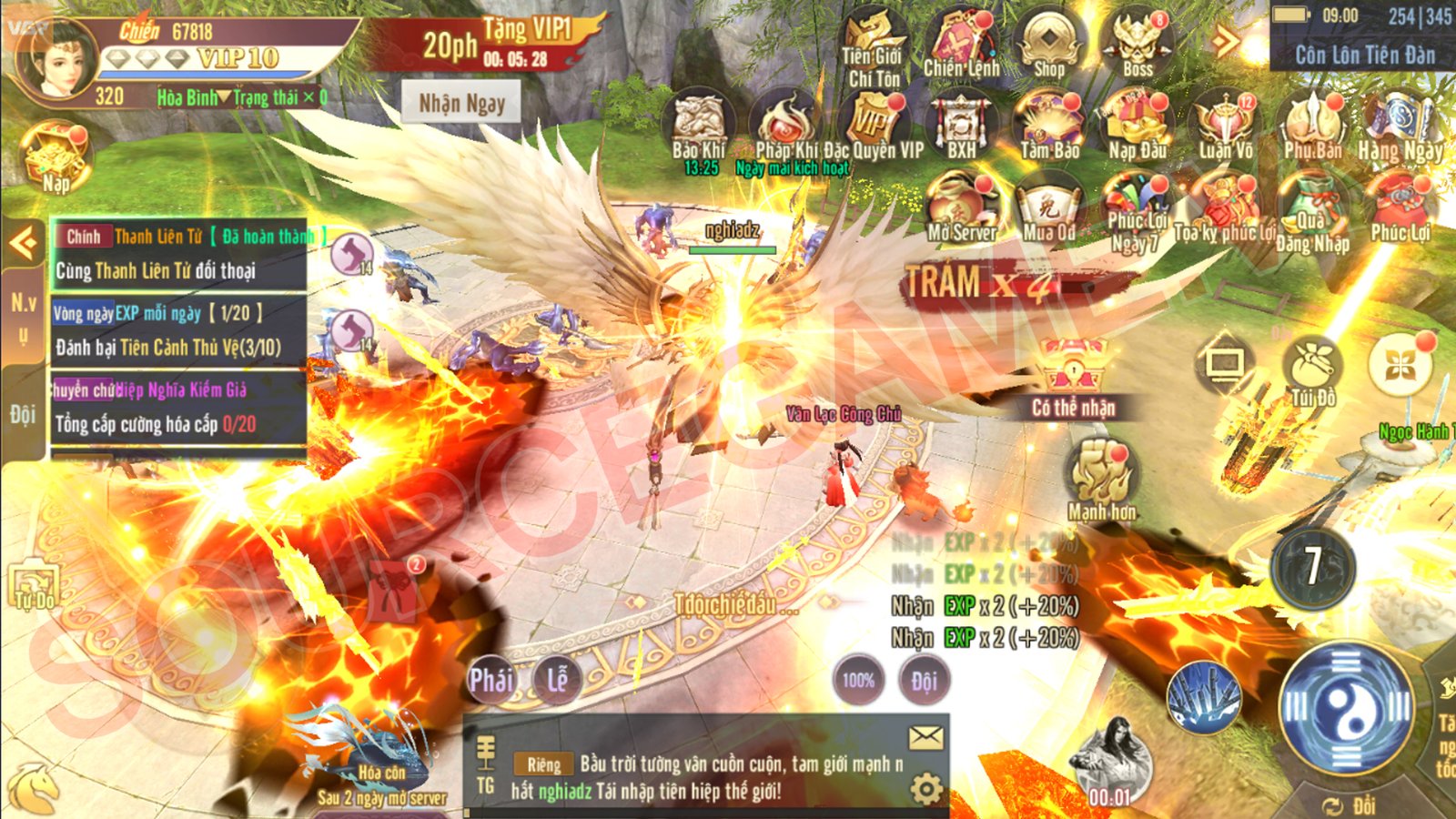Open Hằng Ngày daily activities
The image size is (1456, 819).
click(1400, 124)
